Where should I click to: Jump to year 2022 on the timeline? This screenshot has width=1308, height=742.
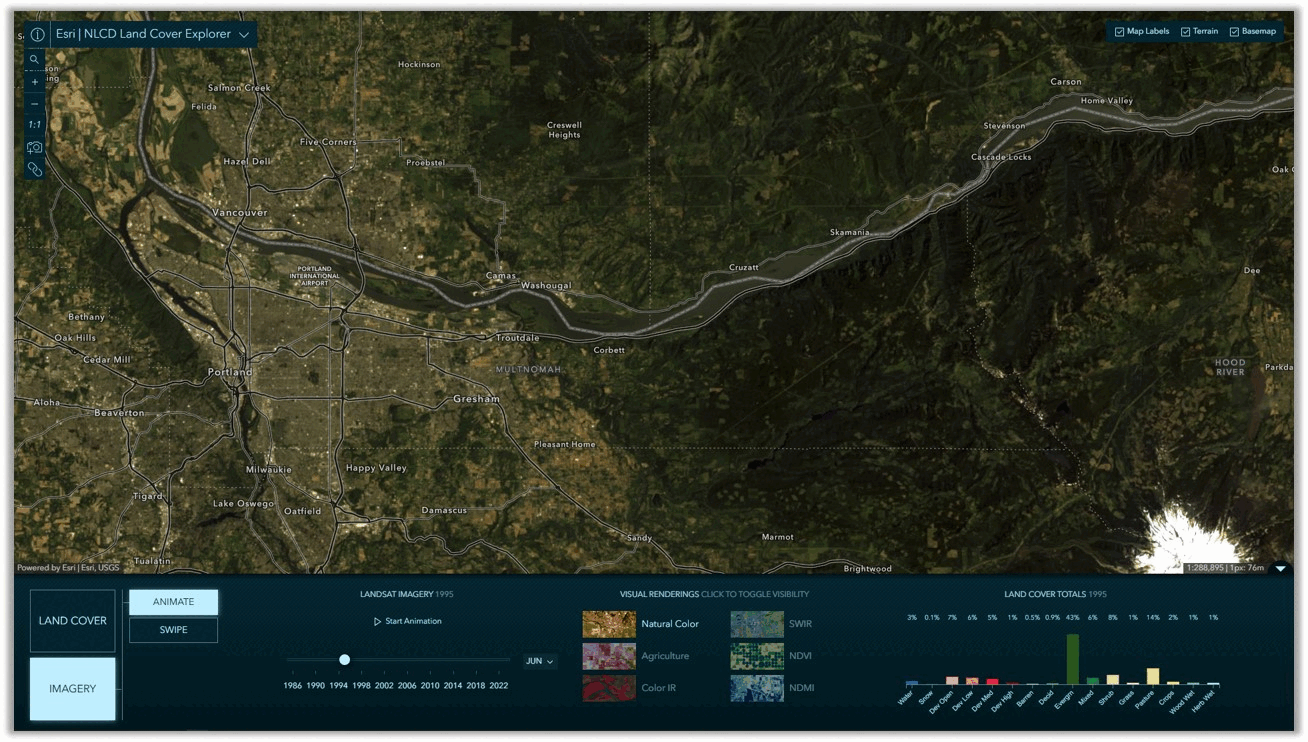pos(499,686)
